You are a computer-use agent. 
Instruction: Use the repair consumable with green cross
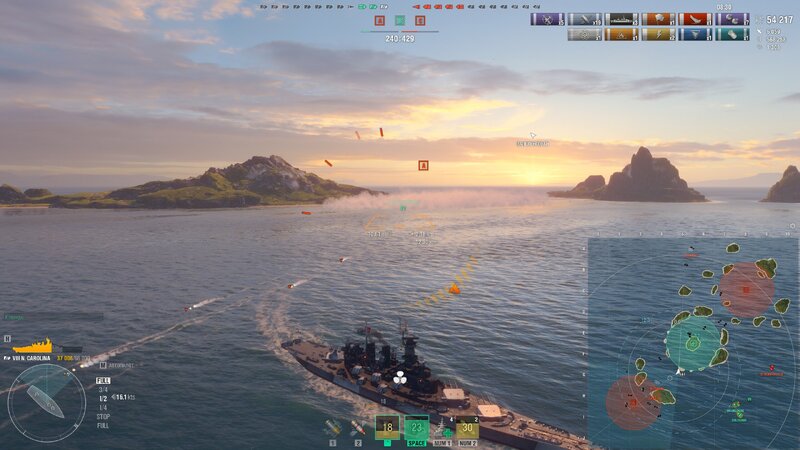442,429
